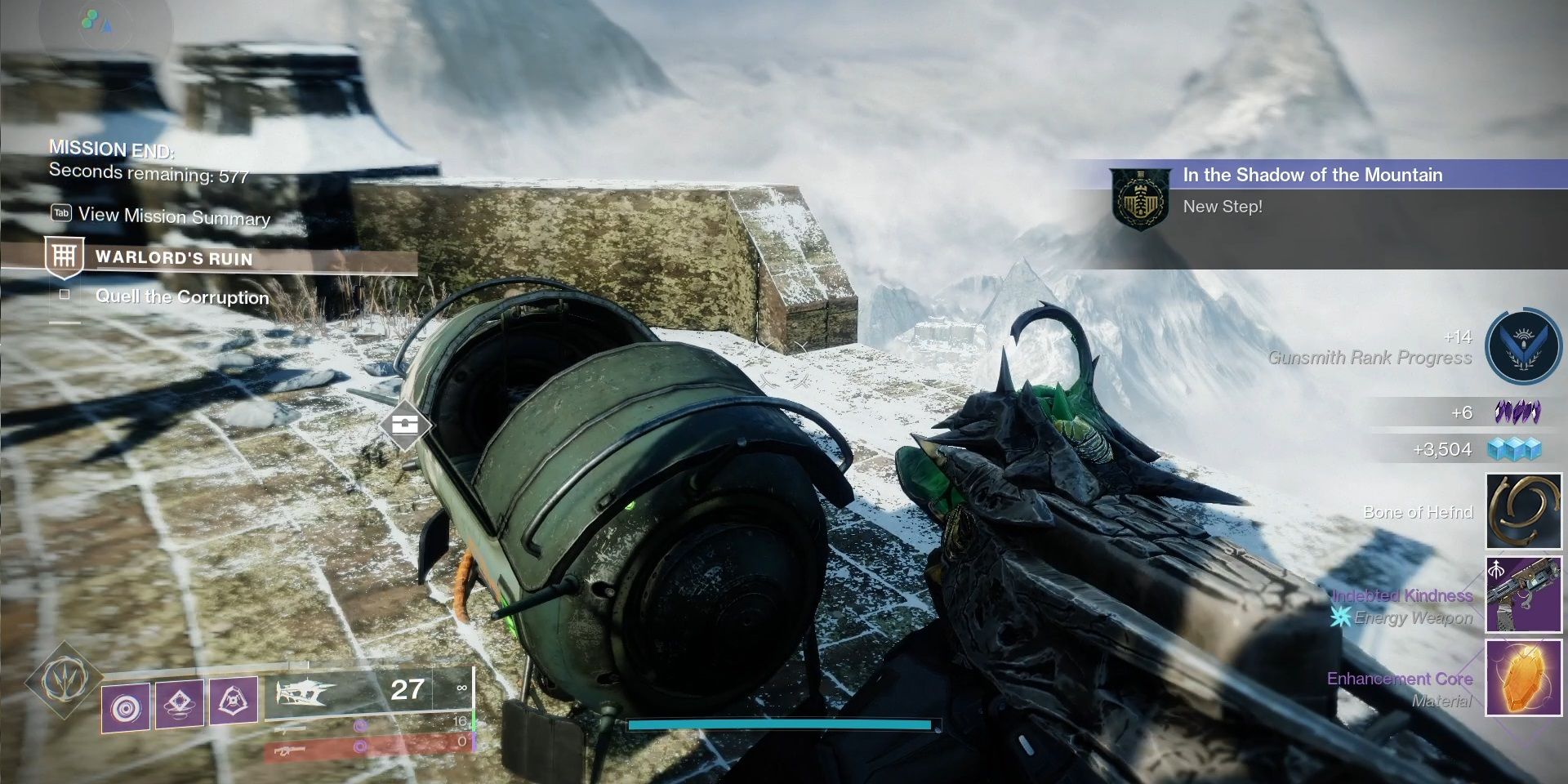Activate the super ability diamond icon

pyautogui.click(x=62, y=679)
